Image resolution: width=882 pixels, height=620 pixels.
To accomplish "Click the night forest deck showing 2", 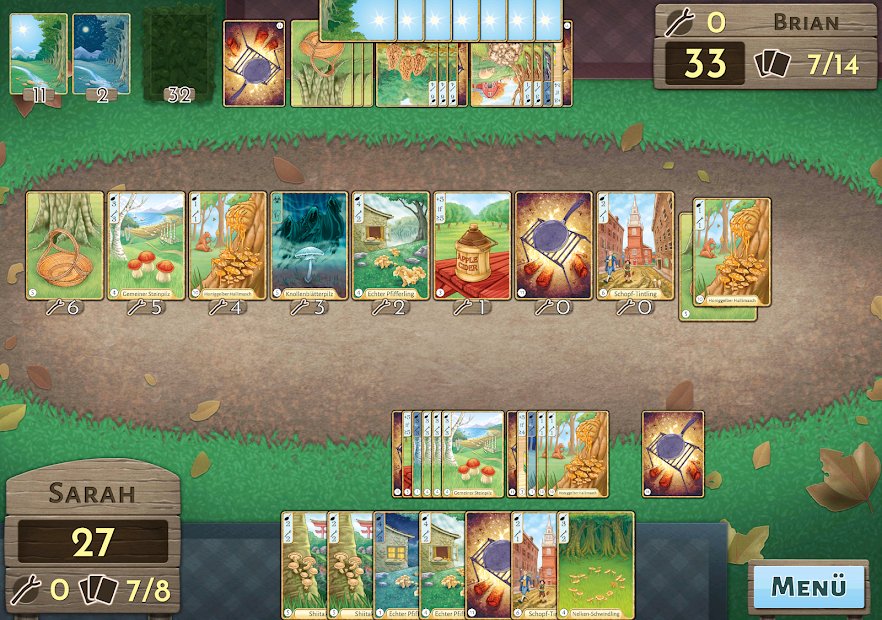I will (x=101, y=55).
